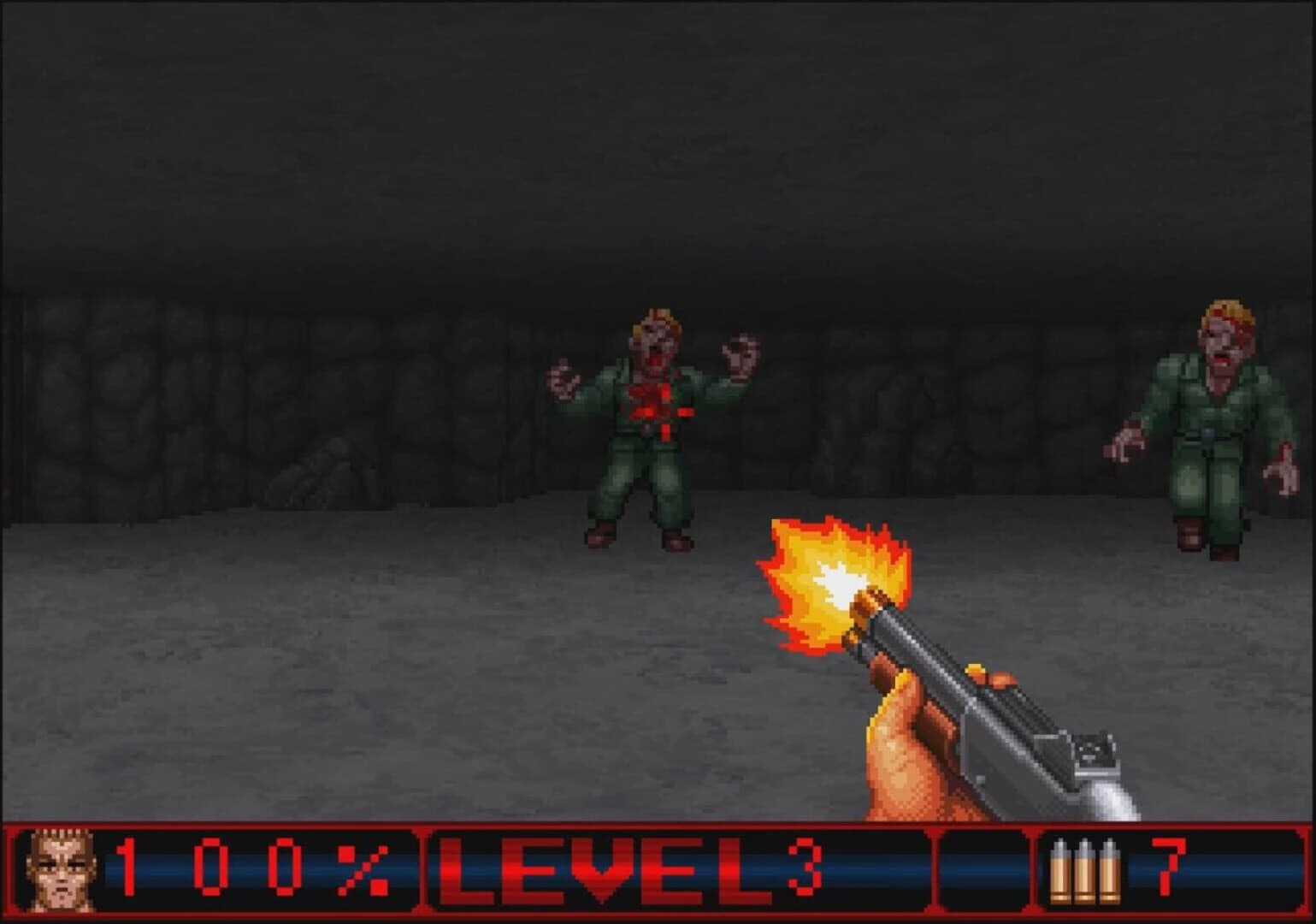Image resolution: width=1316 pixels, height=924 pixels.
Task: Click the bleeding chest wound on the center zombie
Action: [652, 398]
